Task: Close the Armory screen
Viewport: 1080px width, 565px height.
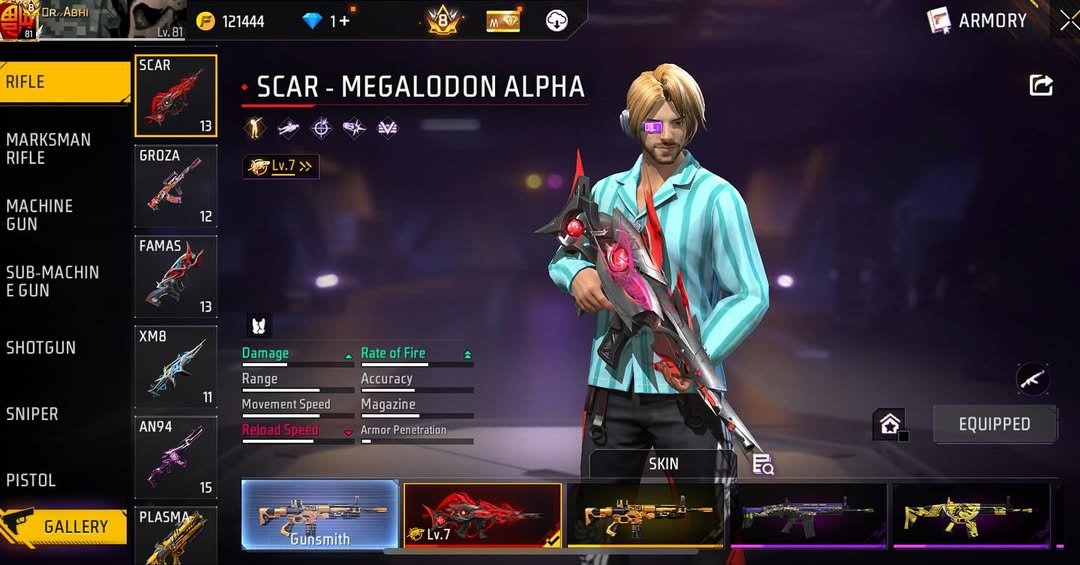Action: coord(1068,20)
